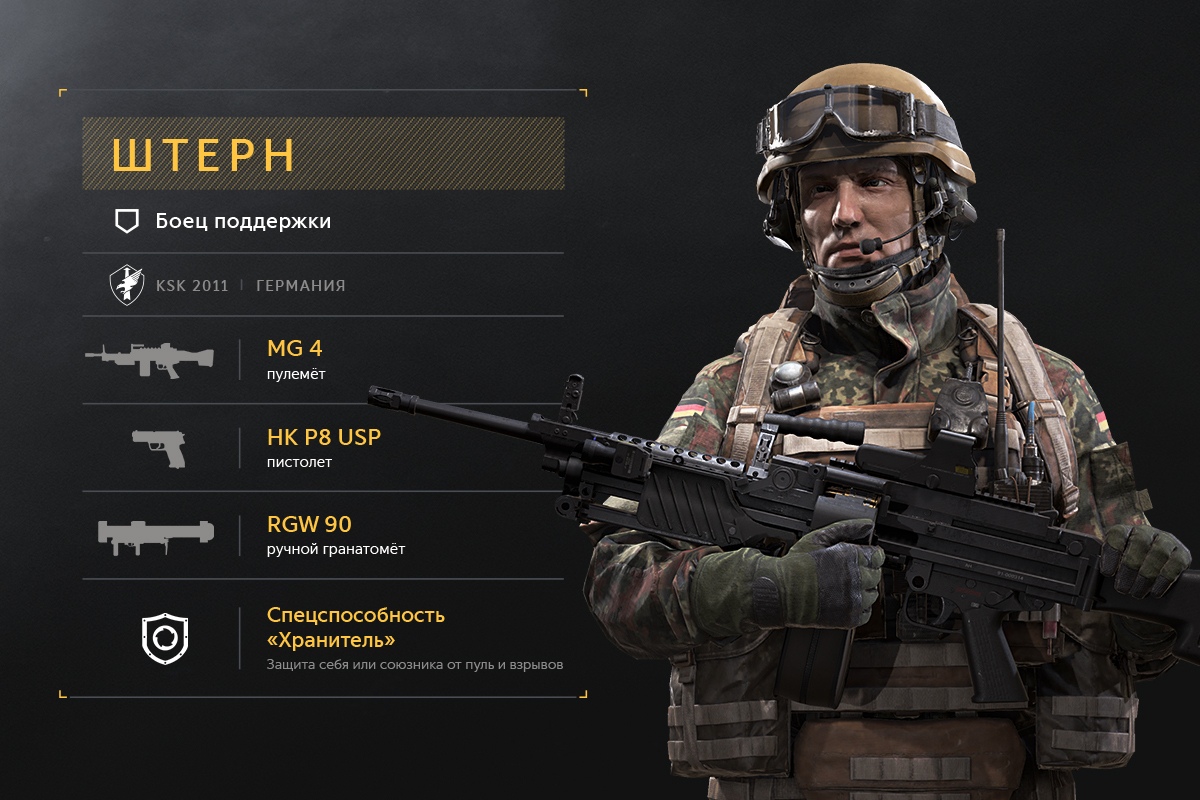Choose the HK P8 USP pistol icon
This screenshot has height=800, width=1200.
159,447
